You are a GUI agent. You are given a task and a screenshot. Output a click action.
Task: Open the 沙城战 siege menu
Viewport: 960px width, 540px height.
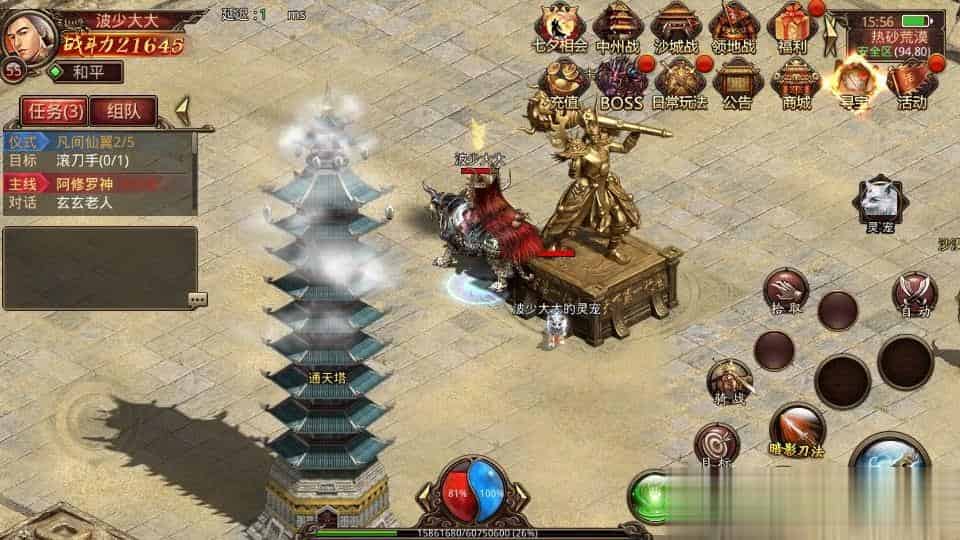coord(676,26)
